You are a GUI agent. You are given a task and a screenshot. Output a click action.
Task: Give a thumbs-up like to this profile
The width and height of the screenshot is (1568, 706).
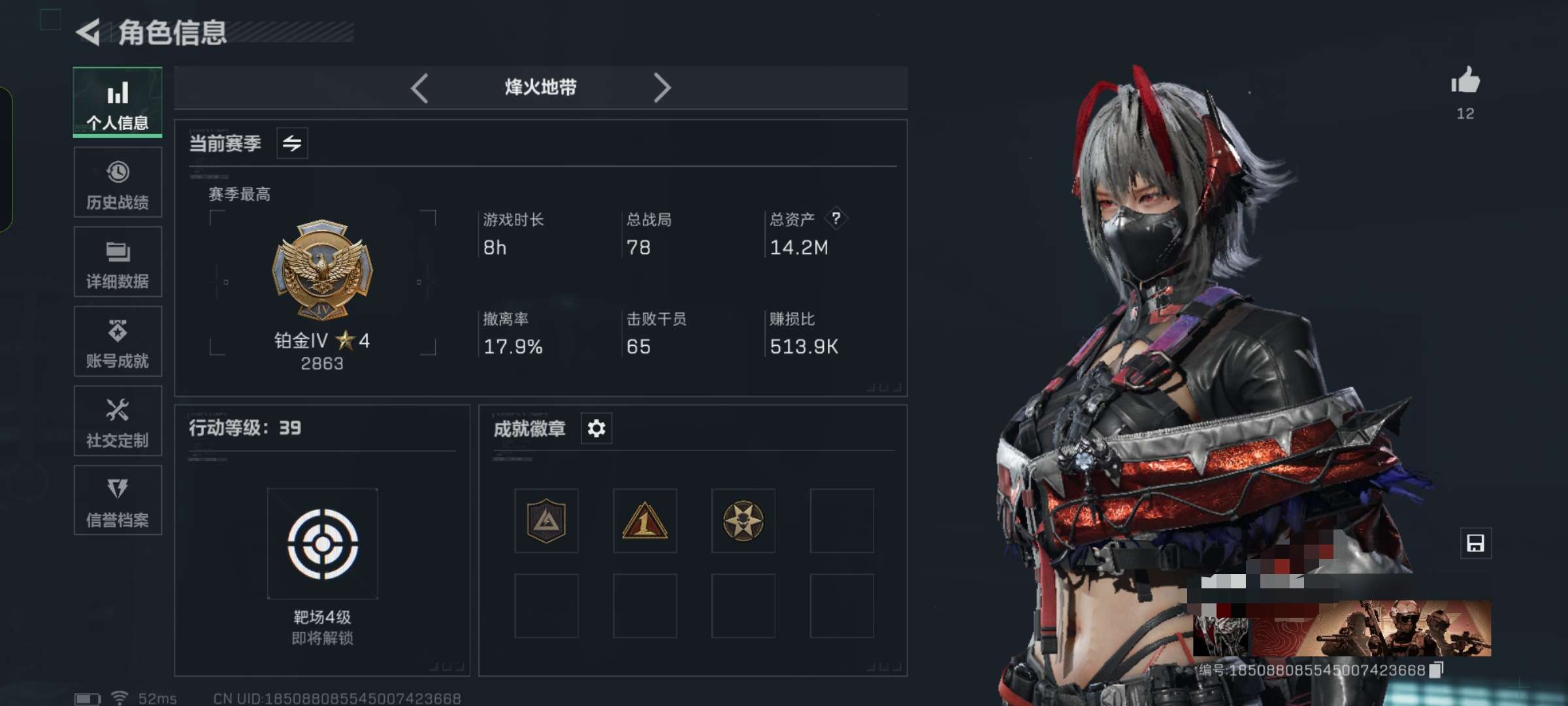1465,82
